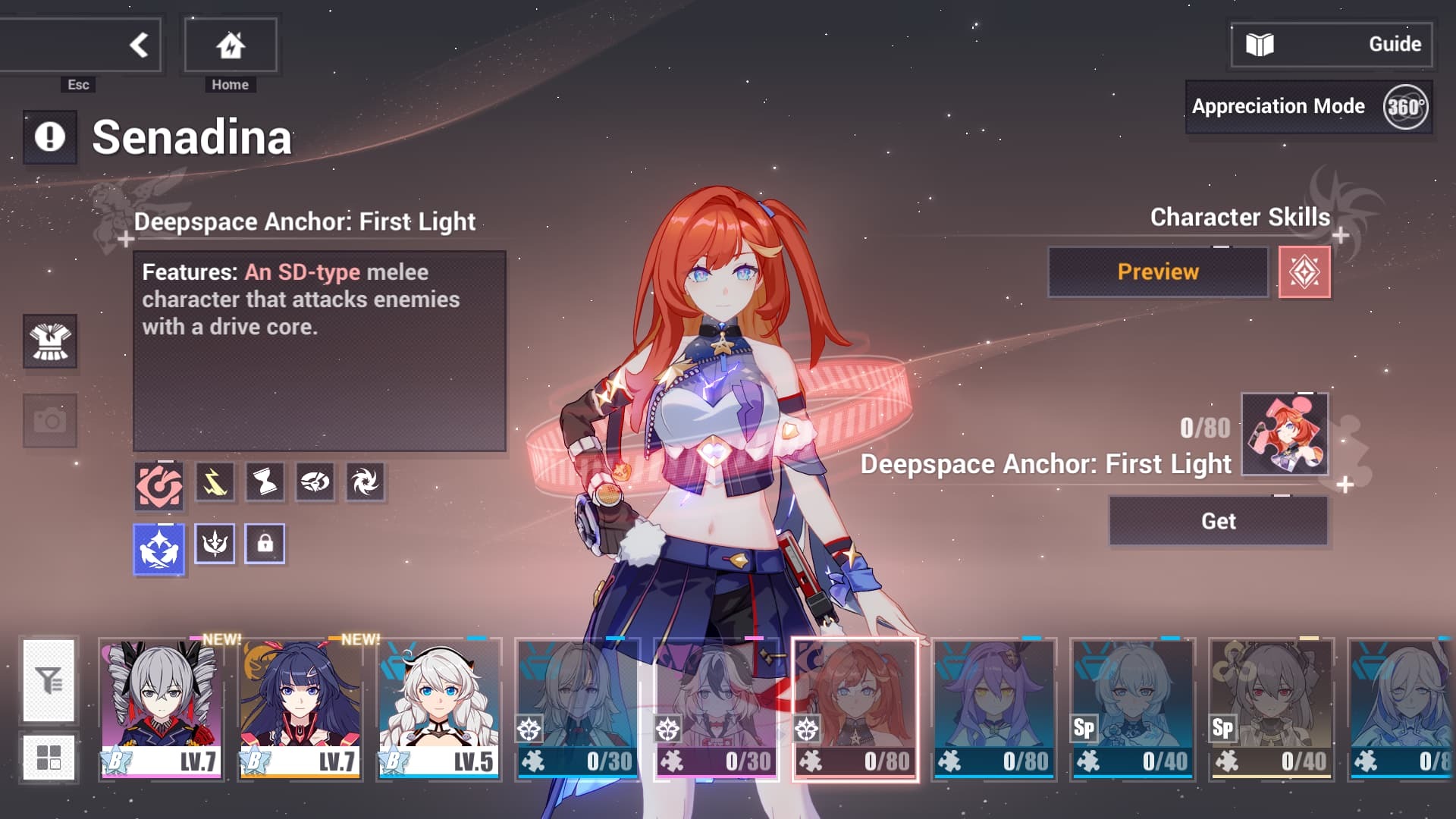This screenshot has height=819, width=1456.
Task: Return to the Home screen
Action: tap(231, 45)
